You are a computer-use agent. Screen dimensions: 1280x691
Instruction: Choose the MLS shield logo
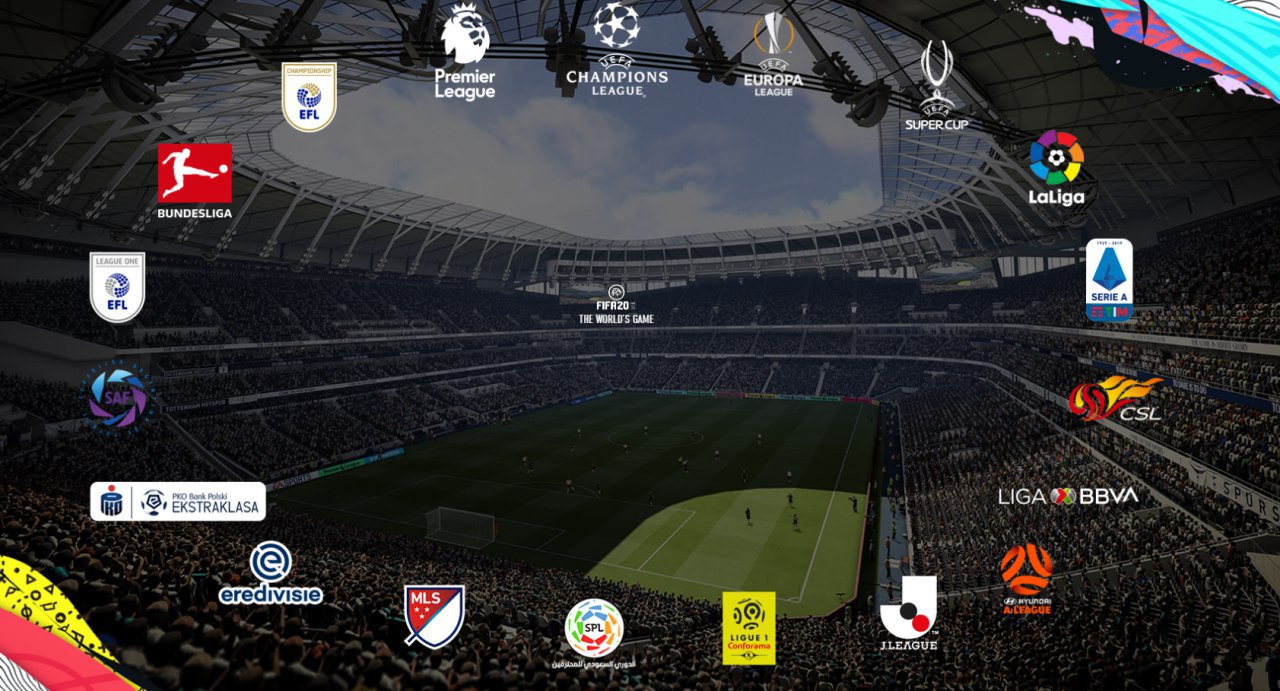click(x=434, y=616)
